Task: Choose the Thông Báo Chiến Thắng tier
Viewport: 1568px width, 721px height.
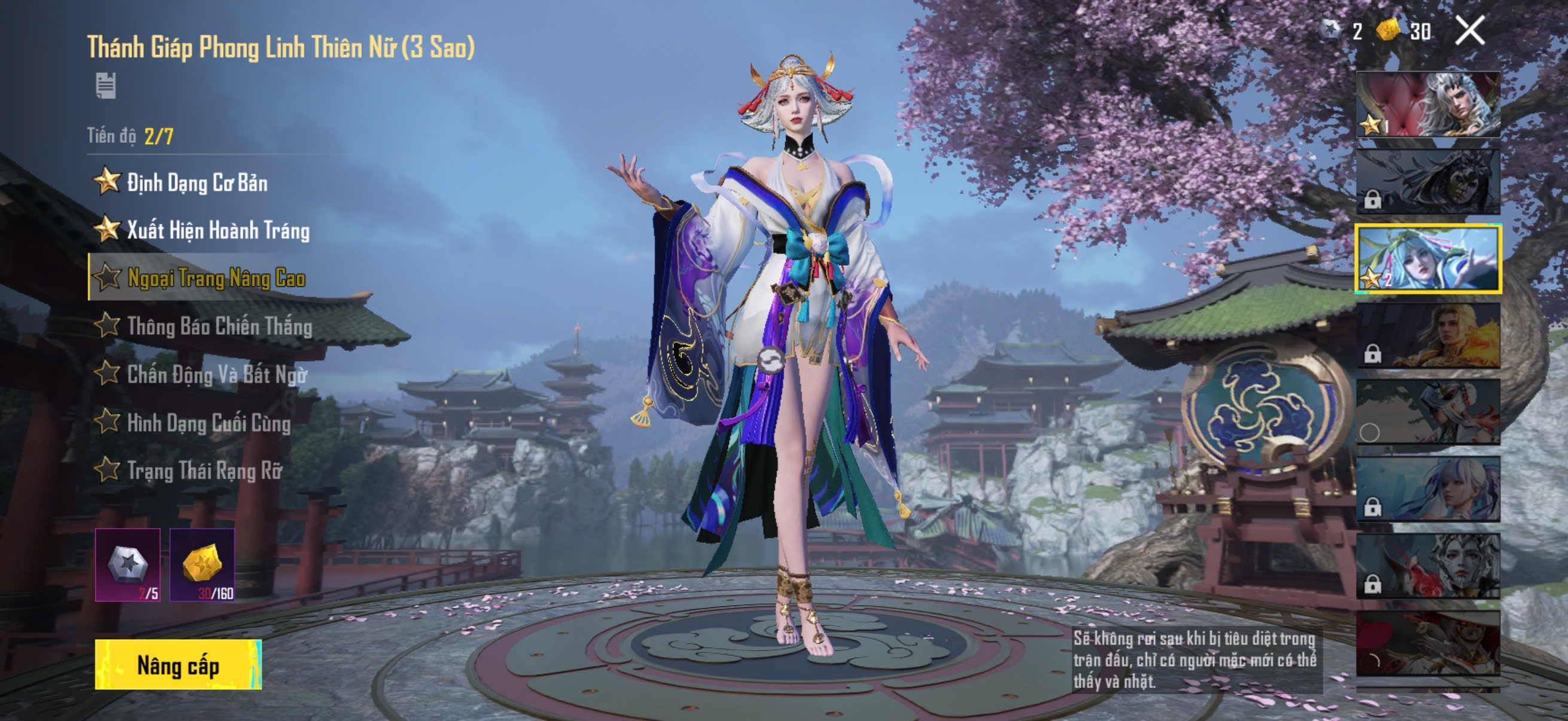Action: click(219, 326)
